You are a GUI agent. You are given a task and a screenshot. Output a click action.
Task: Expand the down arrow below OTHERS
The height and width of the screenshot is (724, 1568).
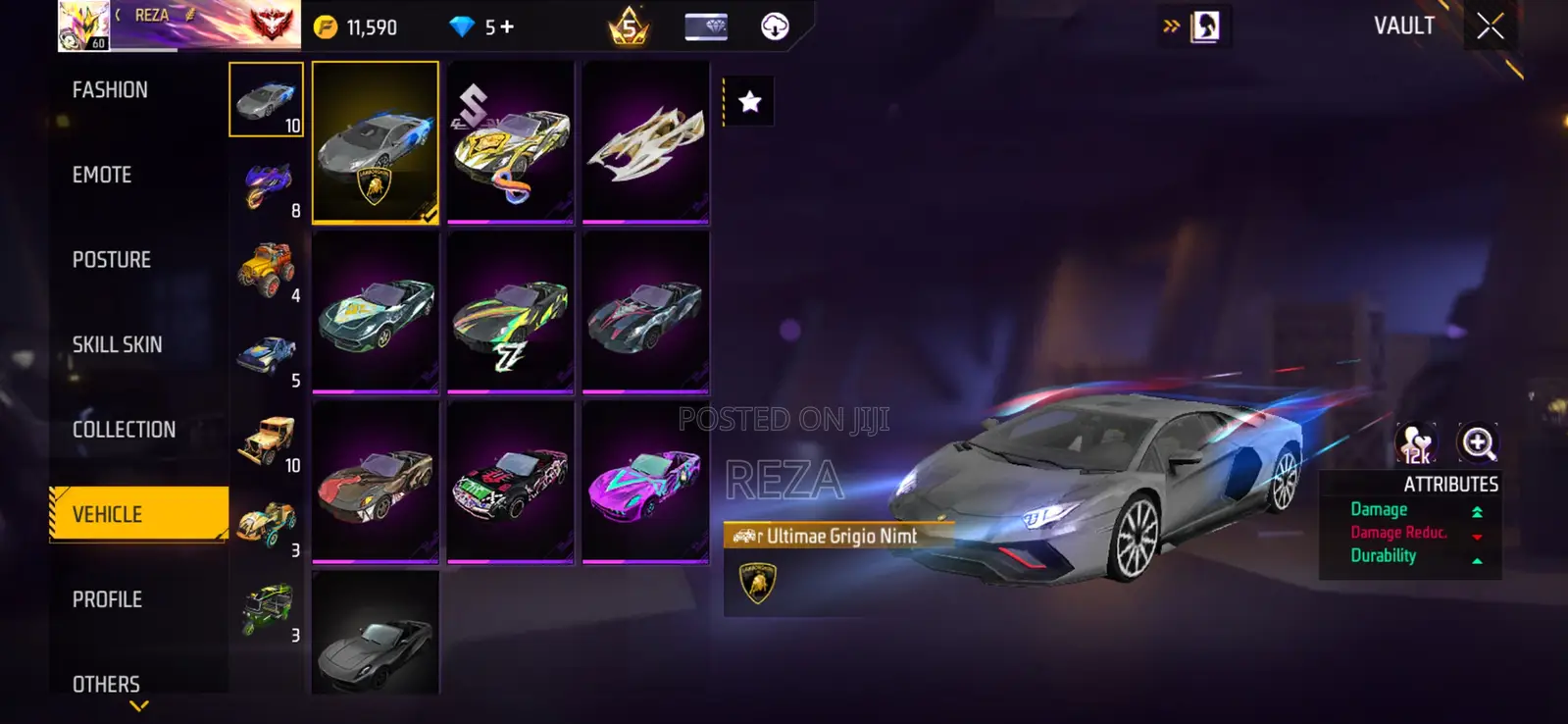point(137,703)
